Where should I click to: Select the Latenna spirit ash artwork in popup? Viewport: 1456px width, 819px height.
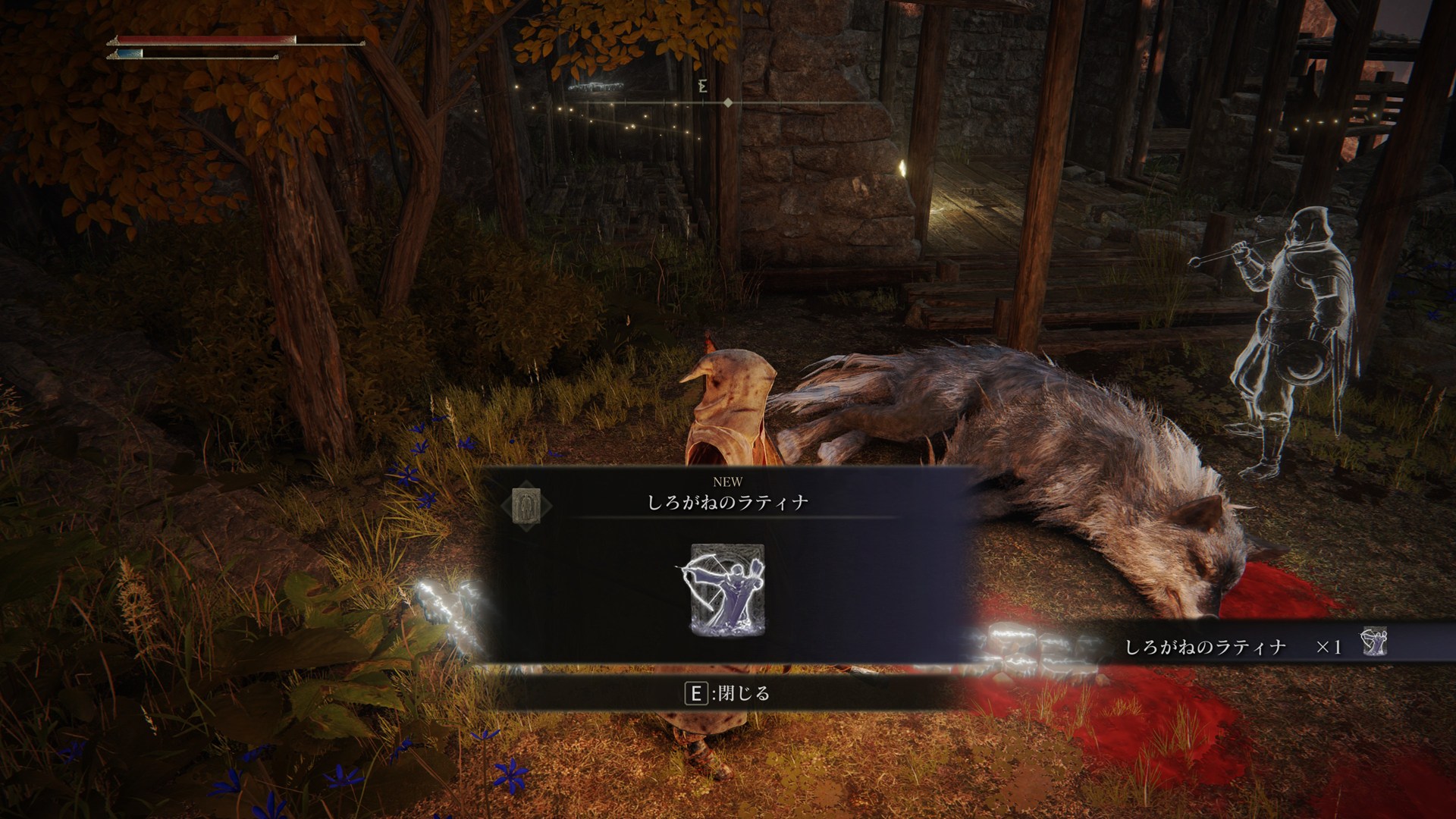[727, 589]
